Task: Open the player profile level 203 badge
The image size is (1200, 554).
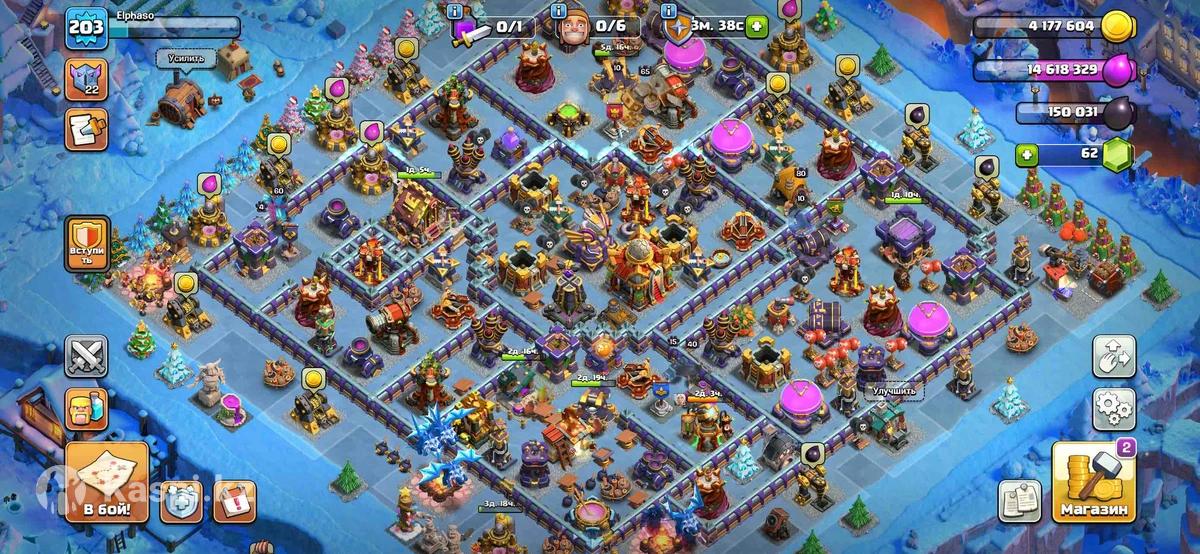Action: click(86, 29)
